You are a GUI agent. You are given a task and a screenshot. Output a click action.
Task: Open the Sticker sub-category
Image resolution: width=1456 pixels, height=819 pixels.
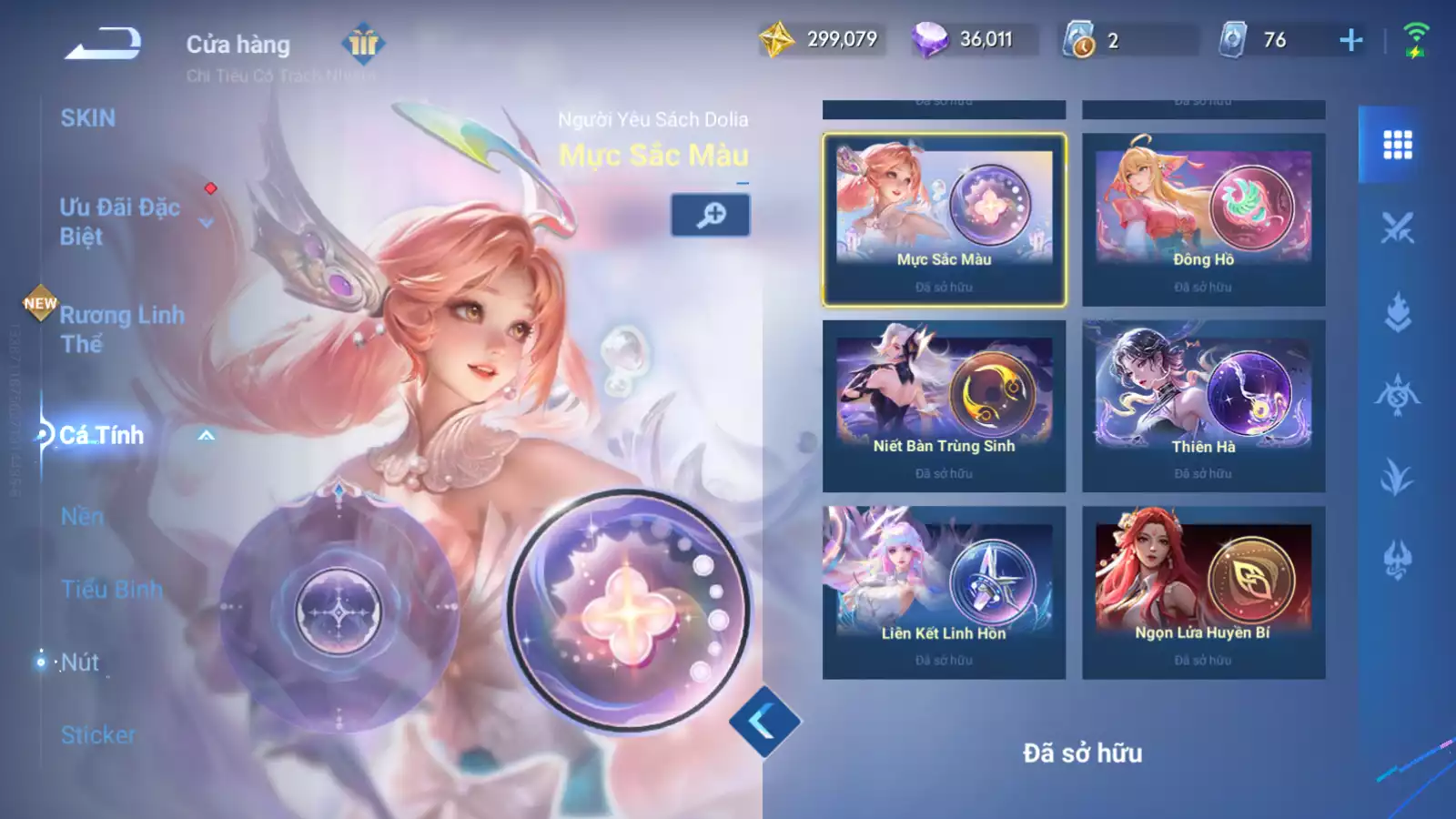pos(98,734)
